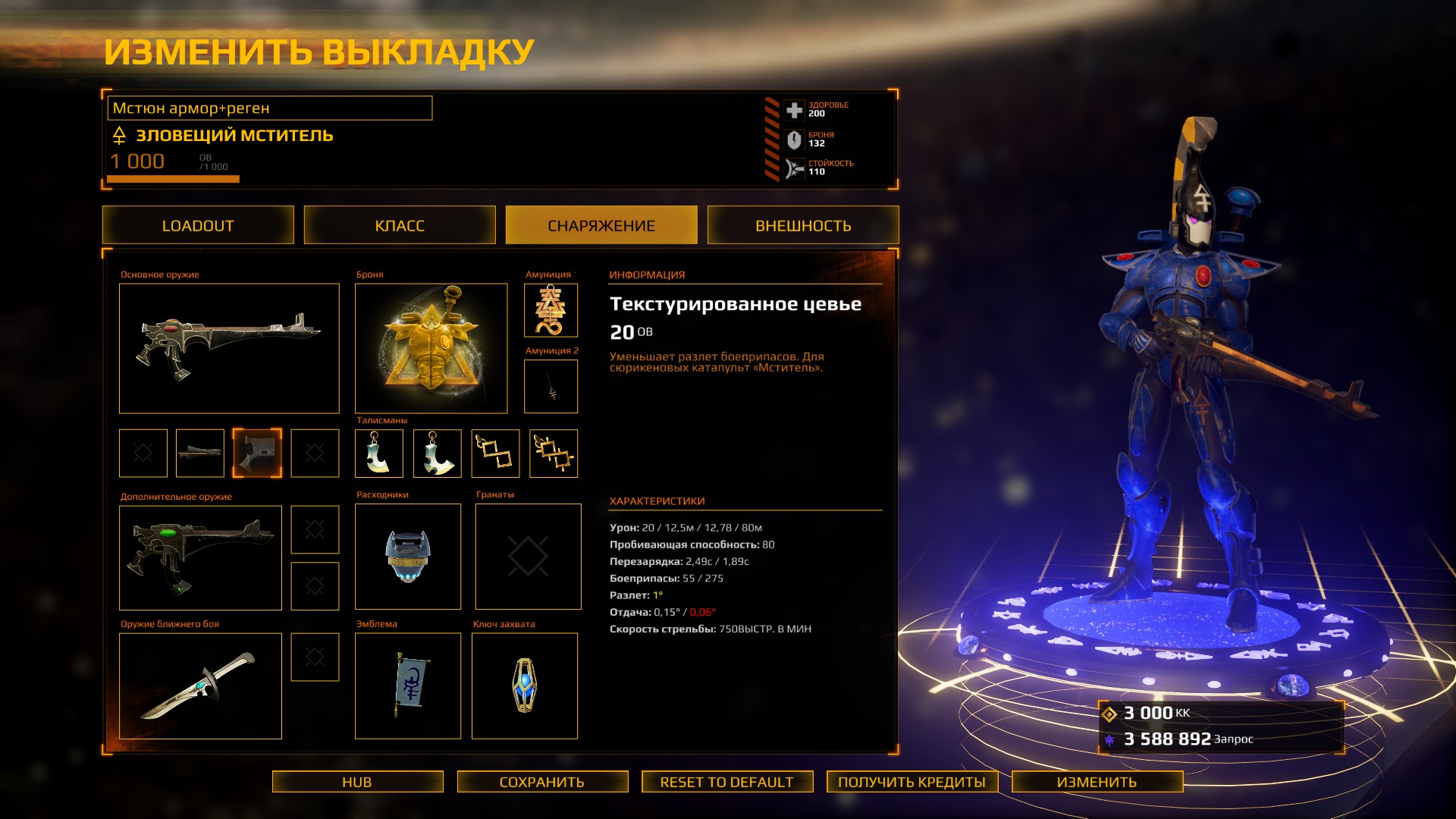Screen dimensions: 1456x819
Task: Select the Амуниция 2 slot
Action: tap(551, 386)
